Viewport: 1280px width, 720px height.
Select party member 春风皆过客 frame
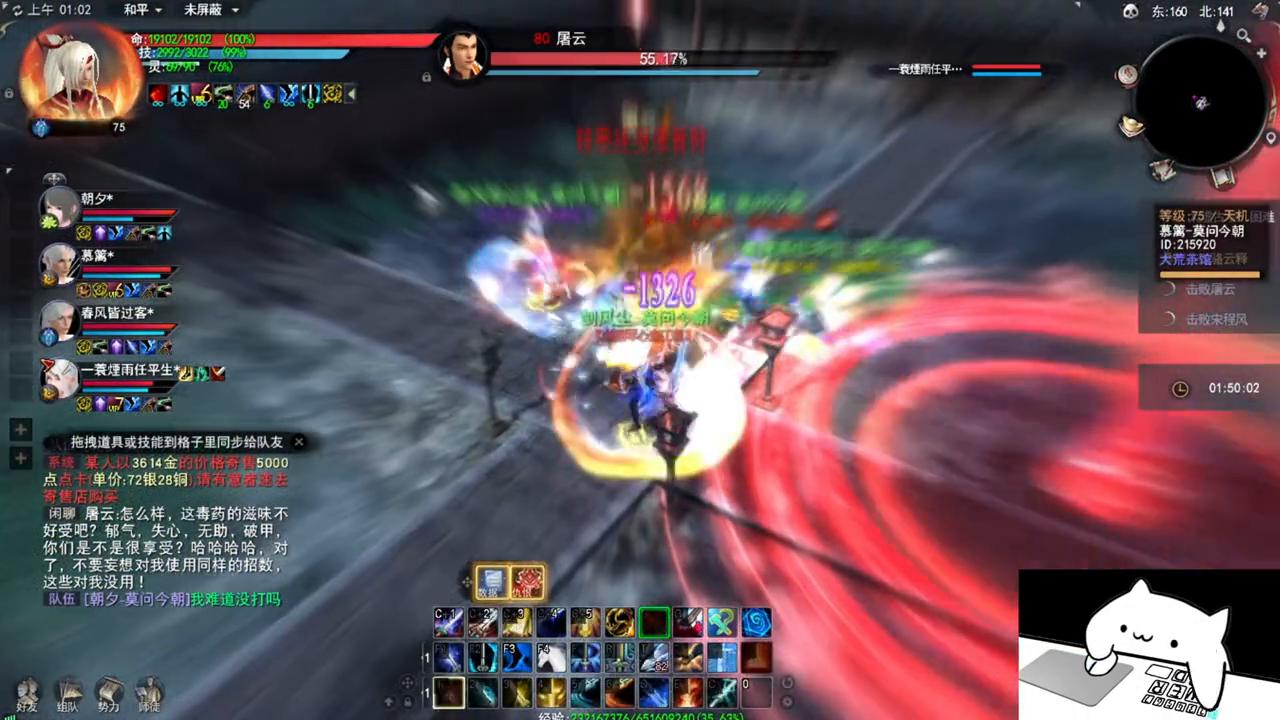(x=60, y=321)
